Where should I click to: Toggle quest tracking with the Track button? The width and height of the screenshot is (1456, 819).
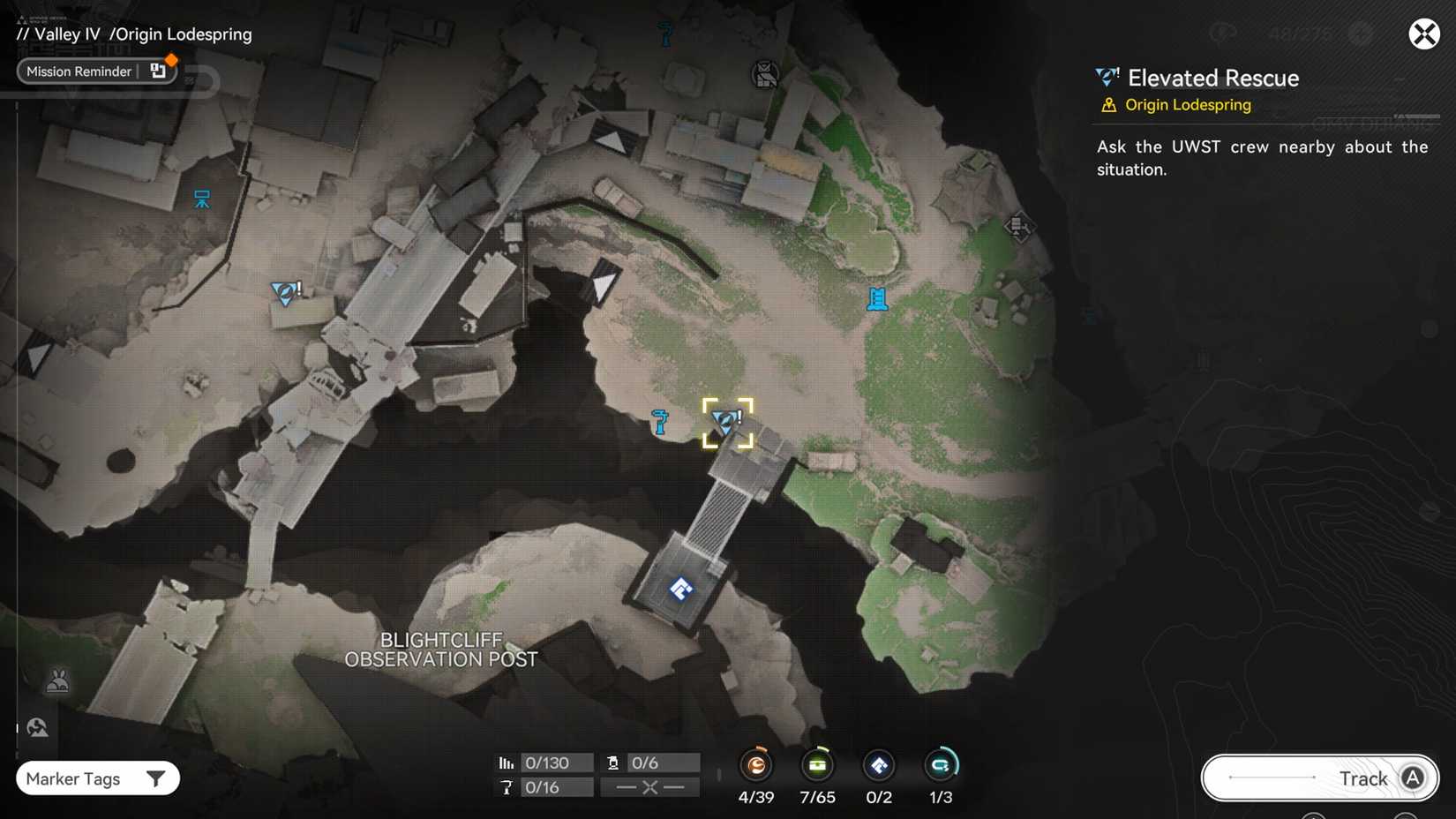click(1319, 778)
